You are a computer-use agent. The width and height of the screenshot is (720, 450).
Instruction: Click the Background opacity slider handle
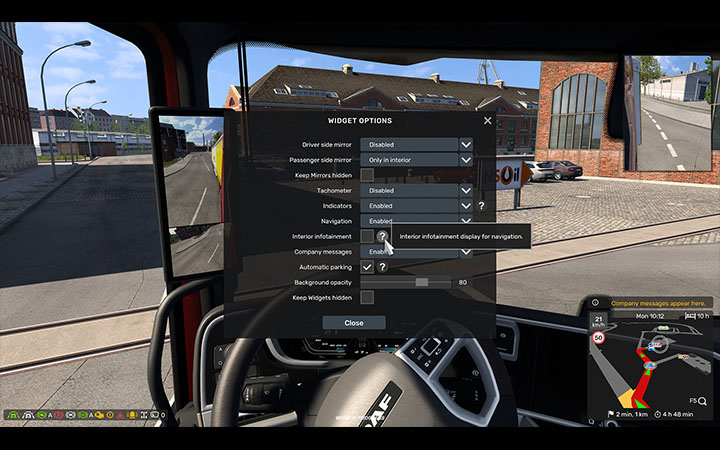click(x=422, y=282)
